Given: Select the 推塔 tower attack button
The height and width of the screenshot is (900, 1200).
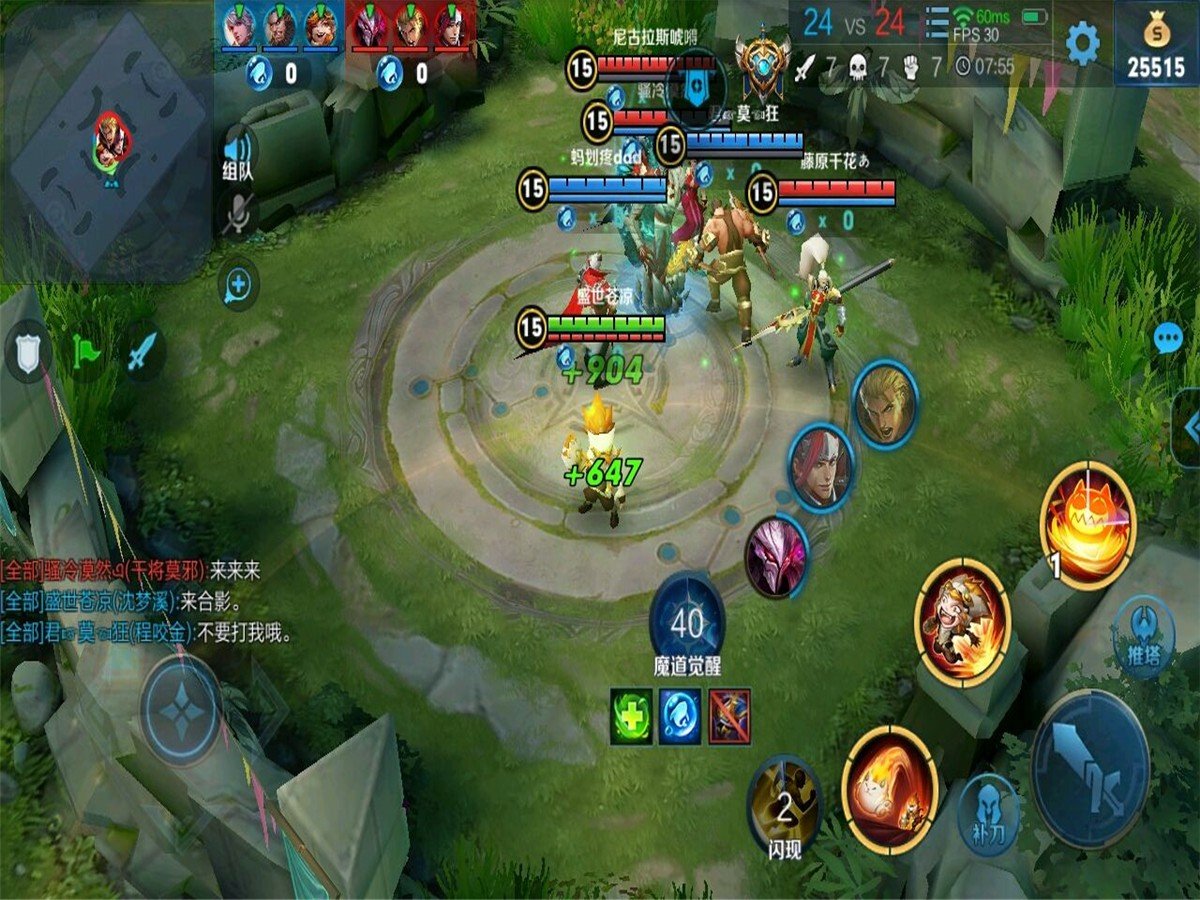Looking at the screenshot, I should 1144,637.
